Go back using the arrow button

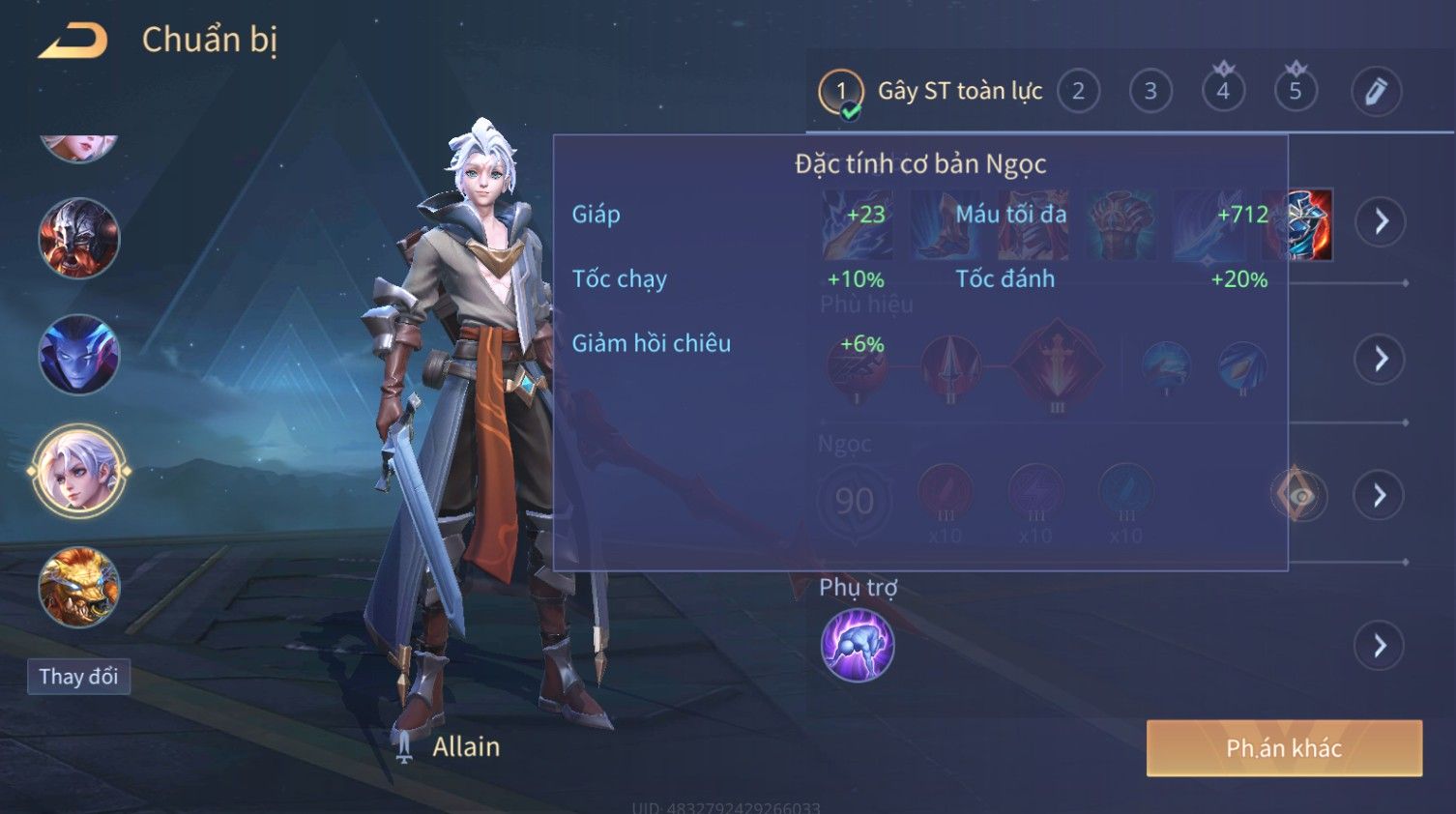pos(73,41)
